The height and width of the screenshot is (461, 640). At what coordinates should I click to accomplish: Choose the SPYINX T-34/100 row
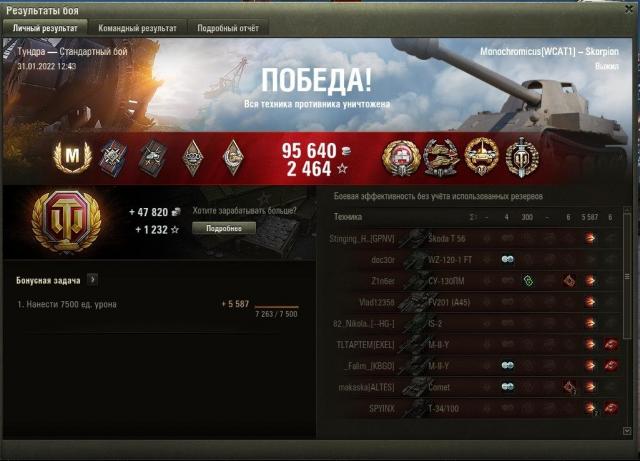pos(470,407)
